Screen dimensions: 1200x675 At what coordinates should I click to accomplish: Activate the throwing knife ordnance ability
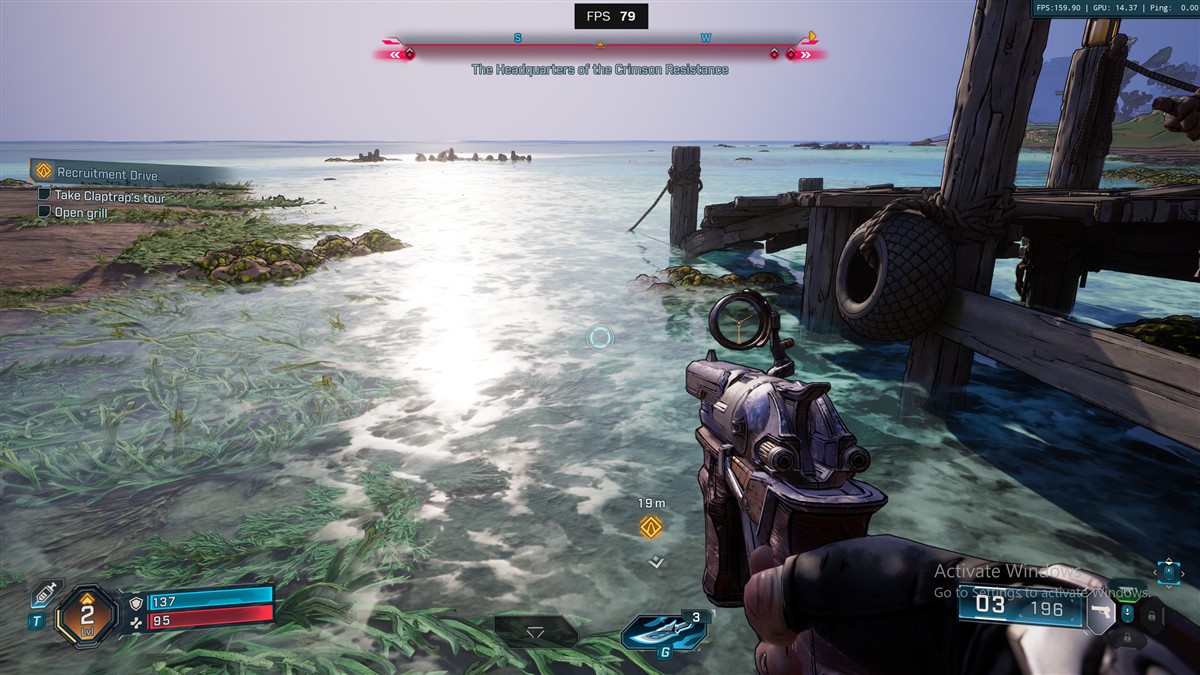tap(663, 631)
